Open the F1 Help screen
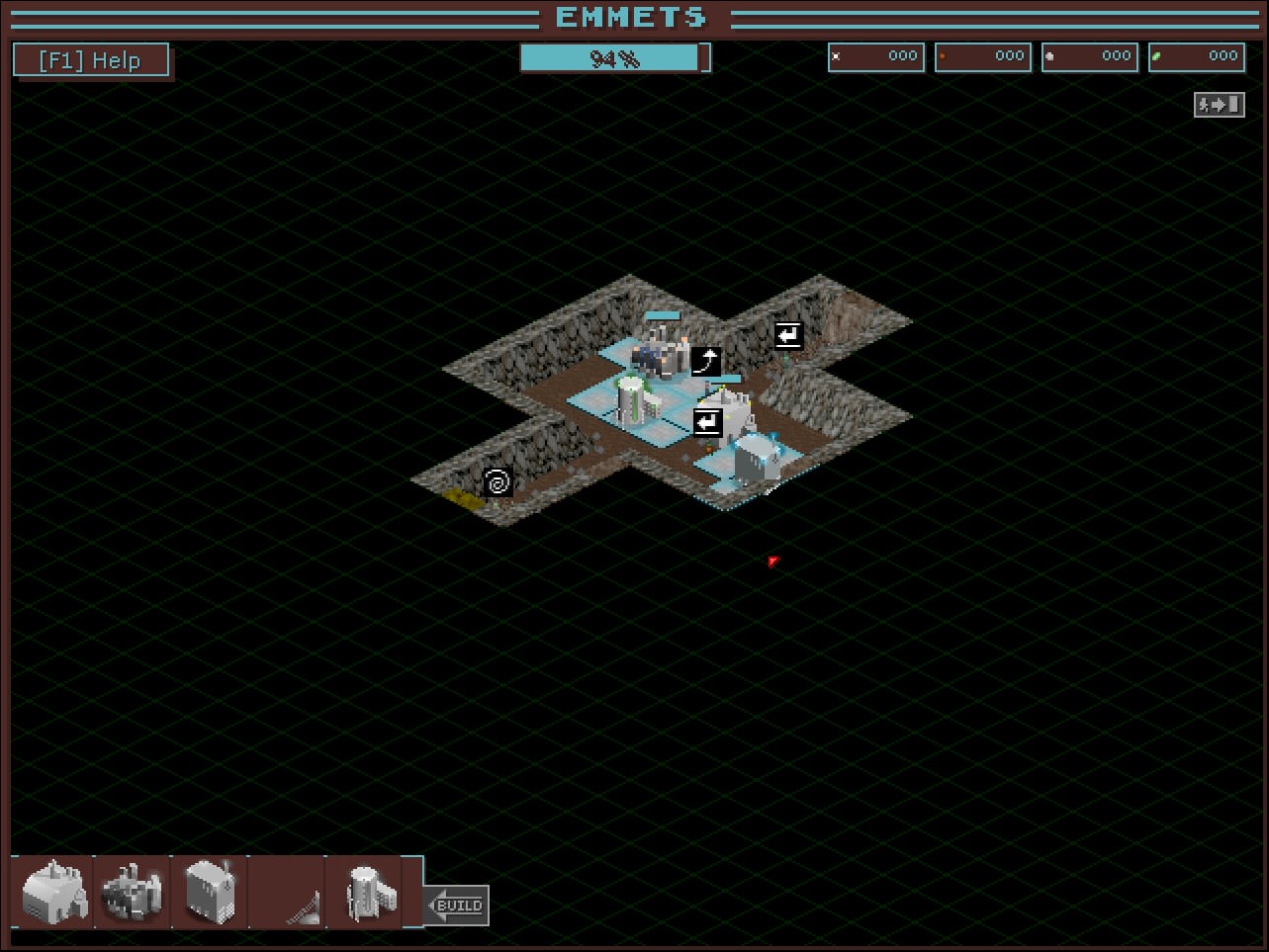 (x=91, y=60)
